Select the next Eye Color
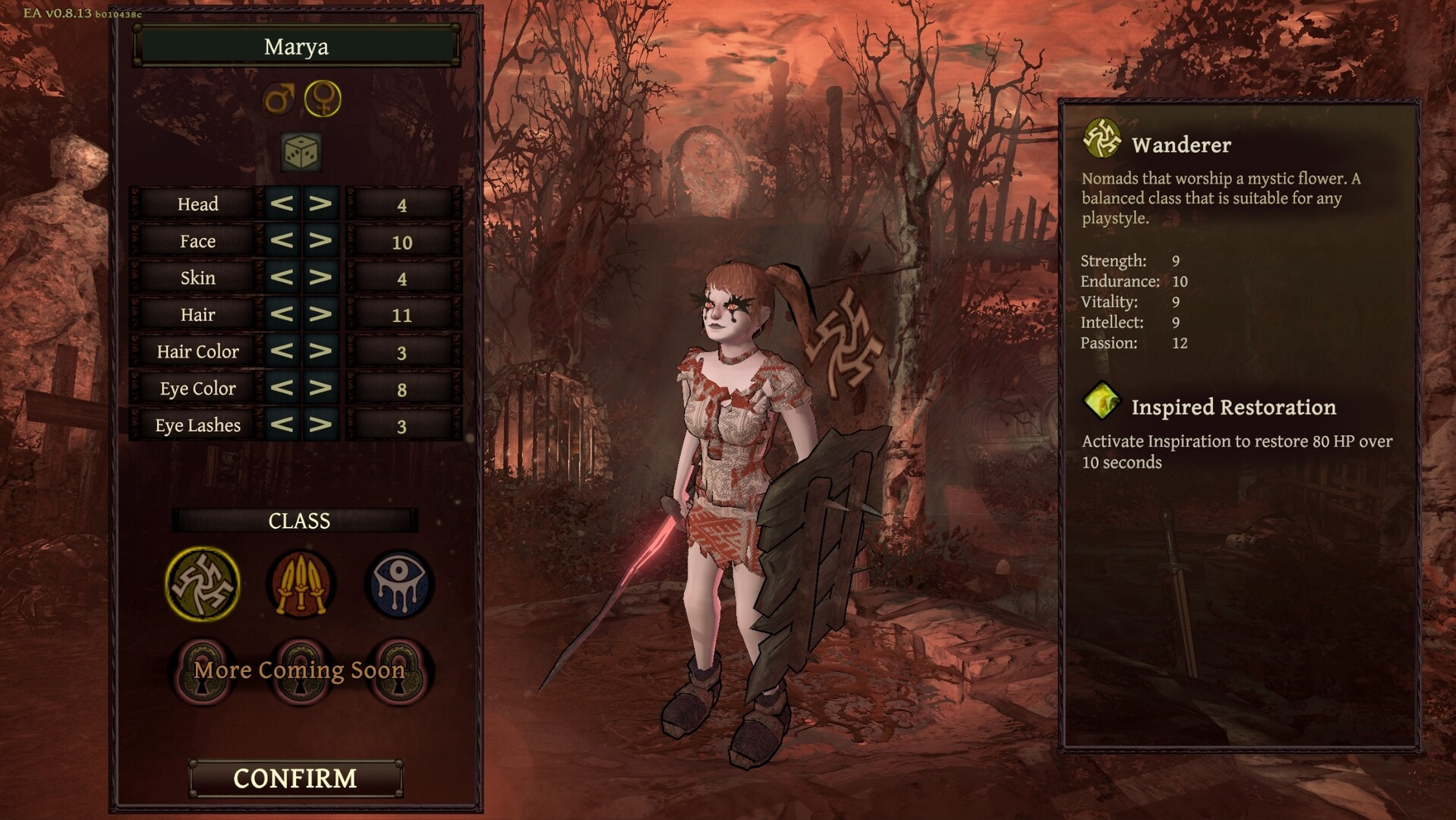The width and height of the screenshot is (1456, 820). pos(320,388)
